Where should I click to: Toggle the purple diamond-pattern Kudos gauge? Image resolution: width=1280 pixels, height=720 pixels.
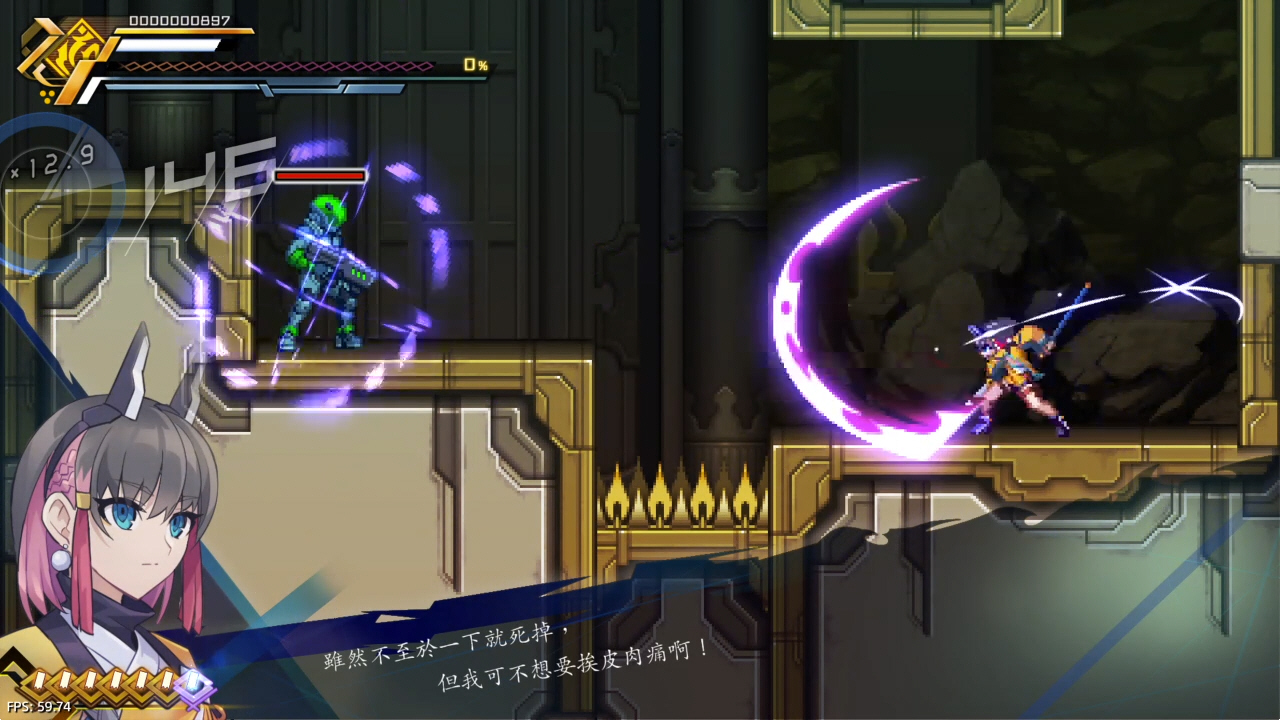pos(280,67)
